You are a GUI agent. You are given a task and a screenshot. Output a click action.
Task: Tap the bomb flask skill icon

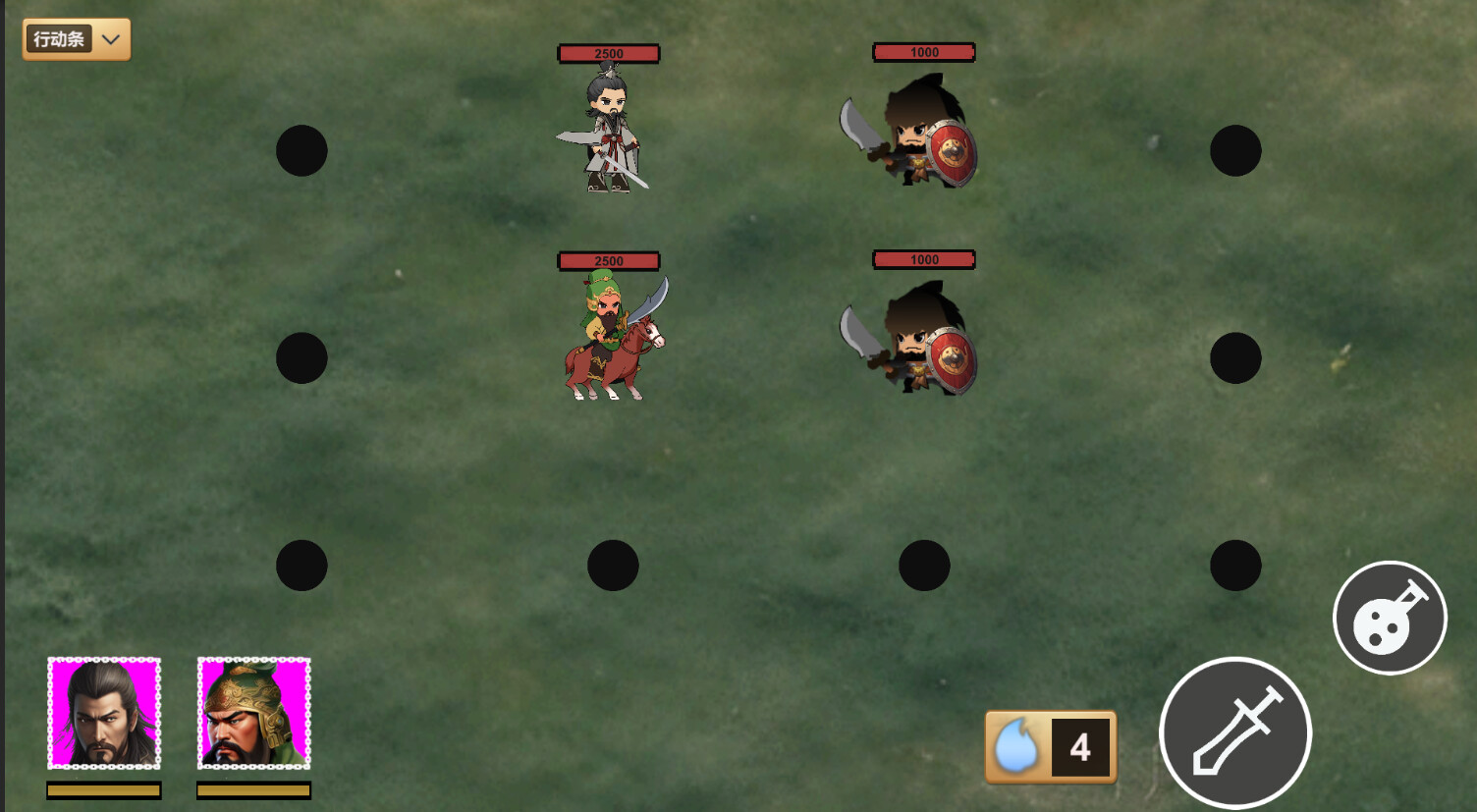click(x=1390, y=618)
